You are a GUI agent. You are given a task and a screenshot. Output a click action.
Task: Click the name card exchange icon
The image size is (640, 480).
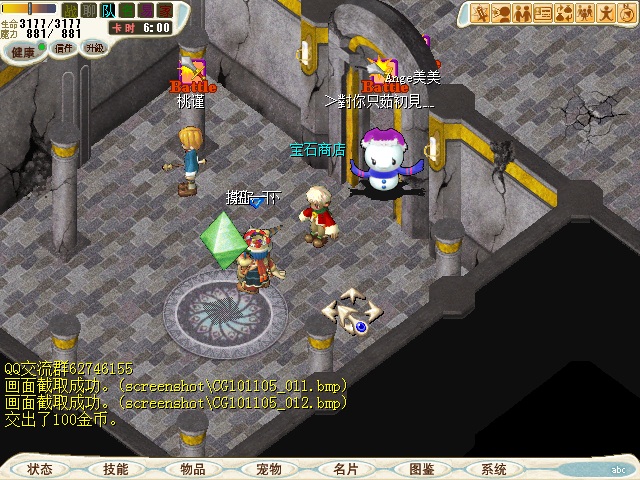543,13
